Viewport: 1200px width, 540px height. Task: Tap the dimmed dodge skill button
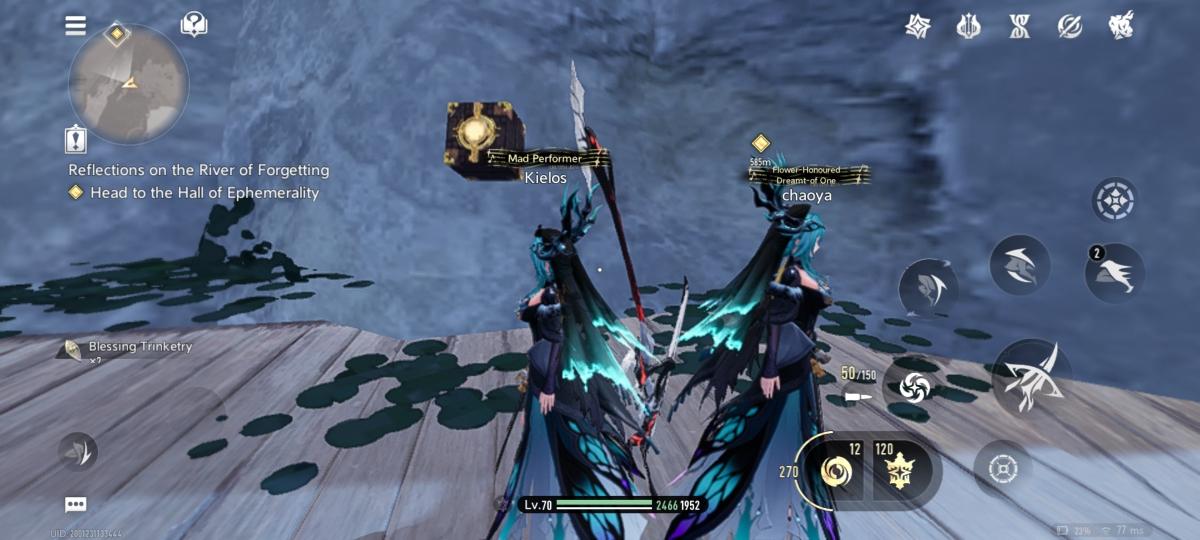tap(929, 288)
